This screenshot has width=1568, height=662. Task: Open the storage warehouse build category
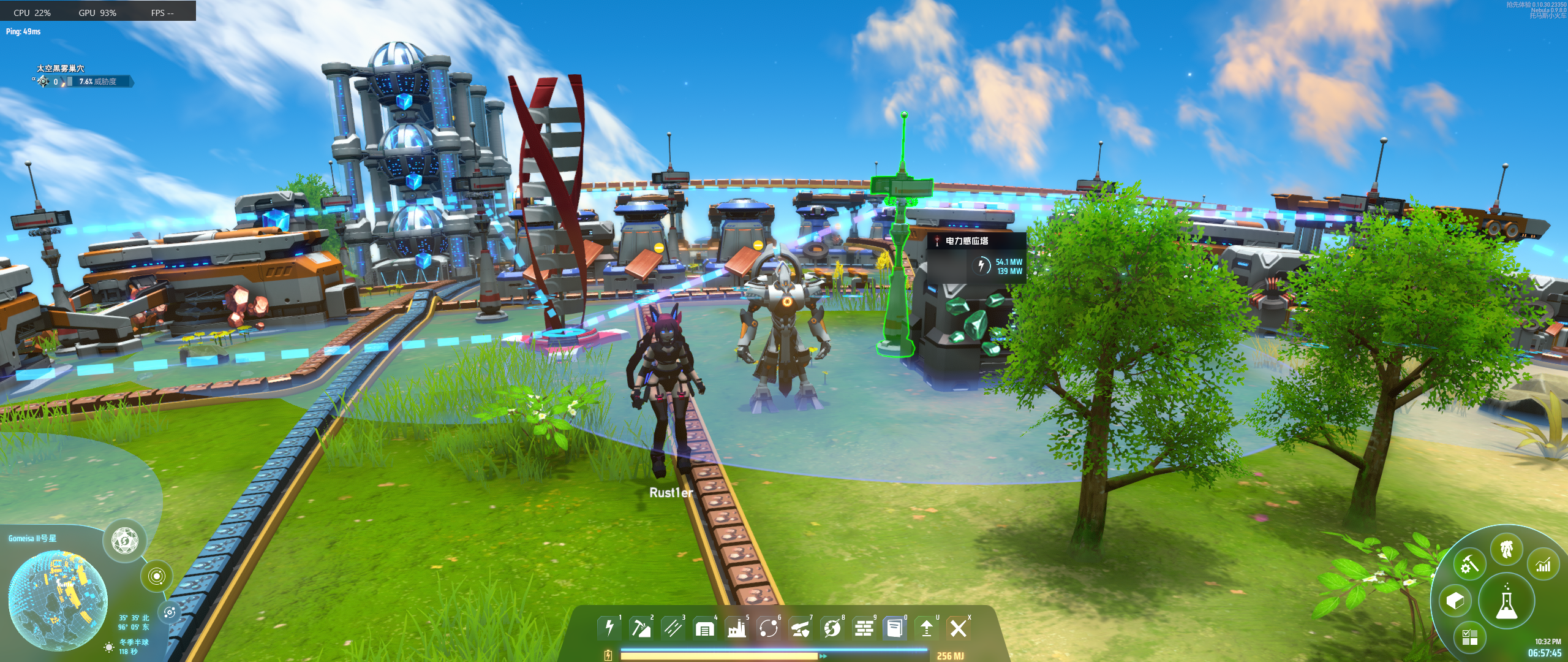pyautogui.click(x=705, y=628)
